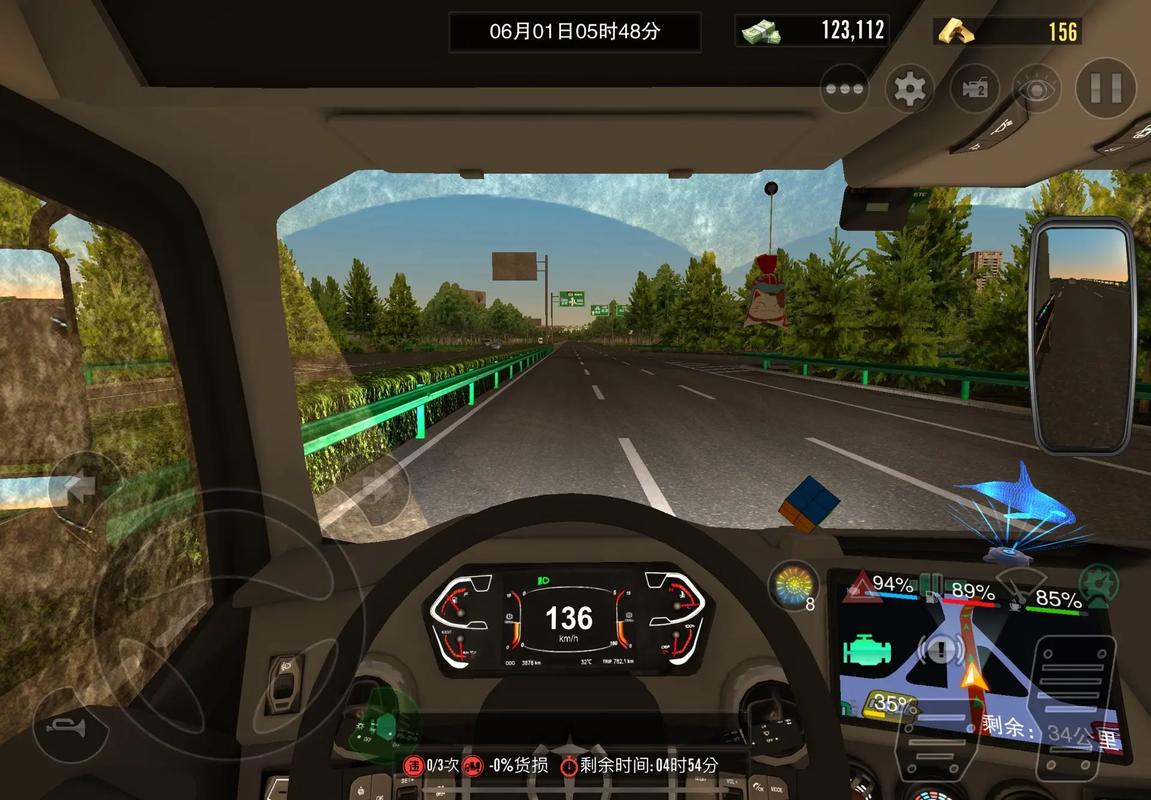1151x800 pixels.
Task: Switch camera with the camera 2 icon
Action: [x=974, y=88]
